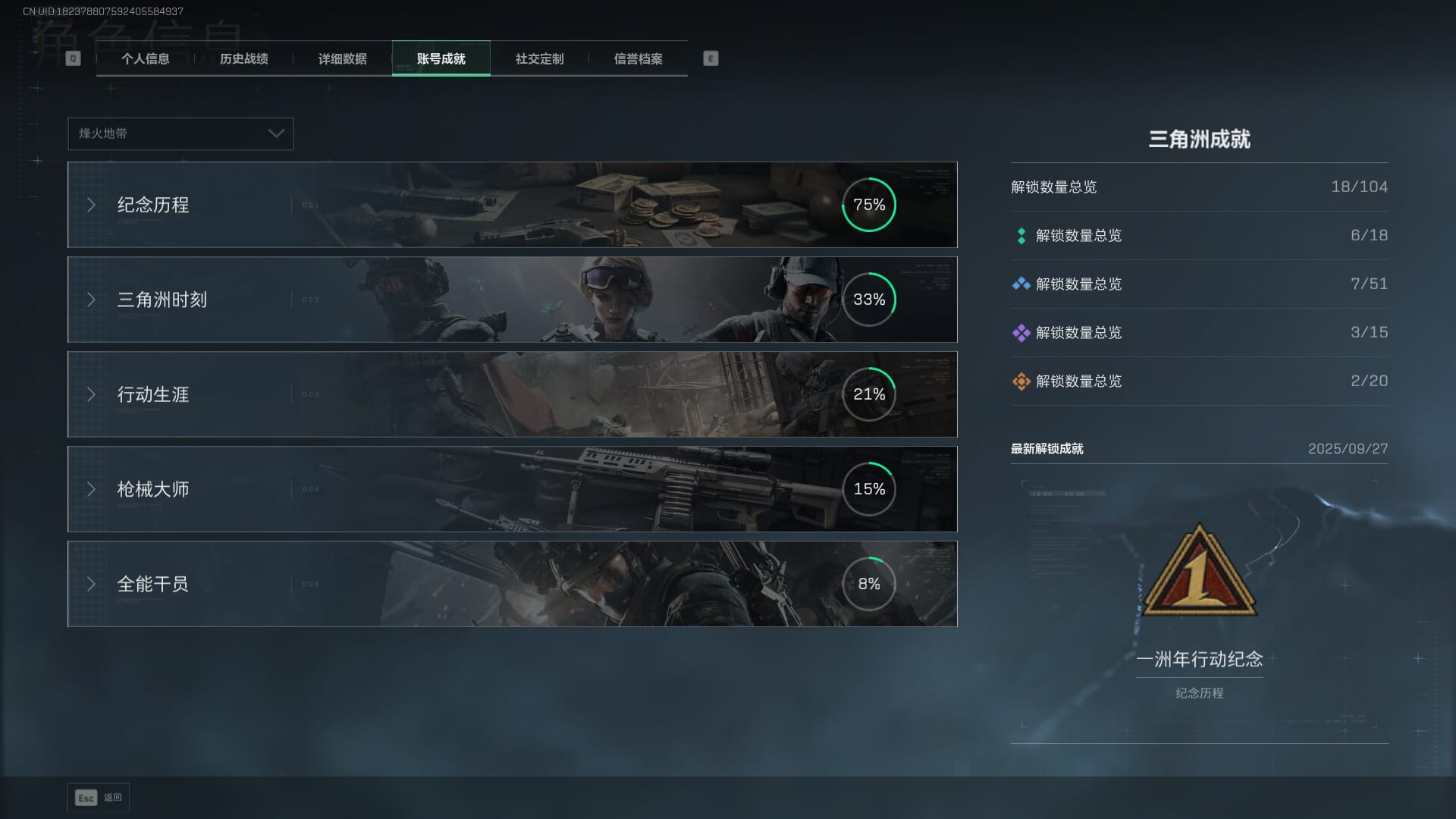Click the 账号成就 tab
The width and height of the screenshot is (1456, 819).
[441, 59]
